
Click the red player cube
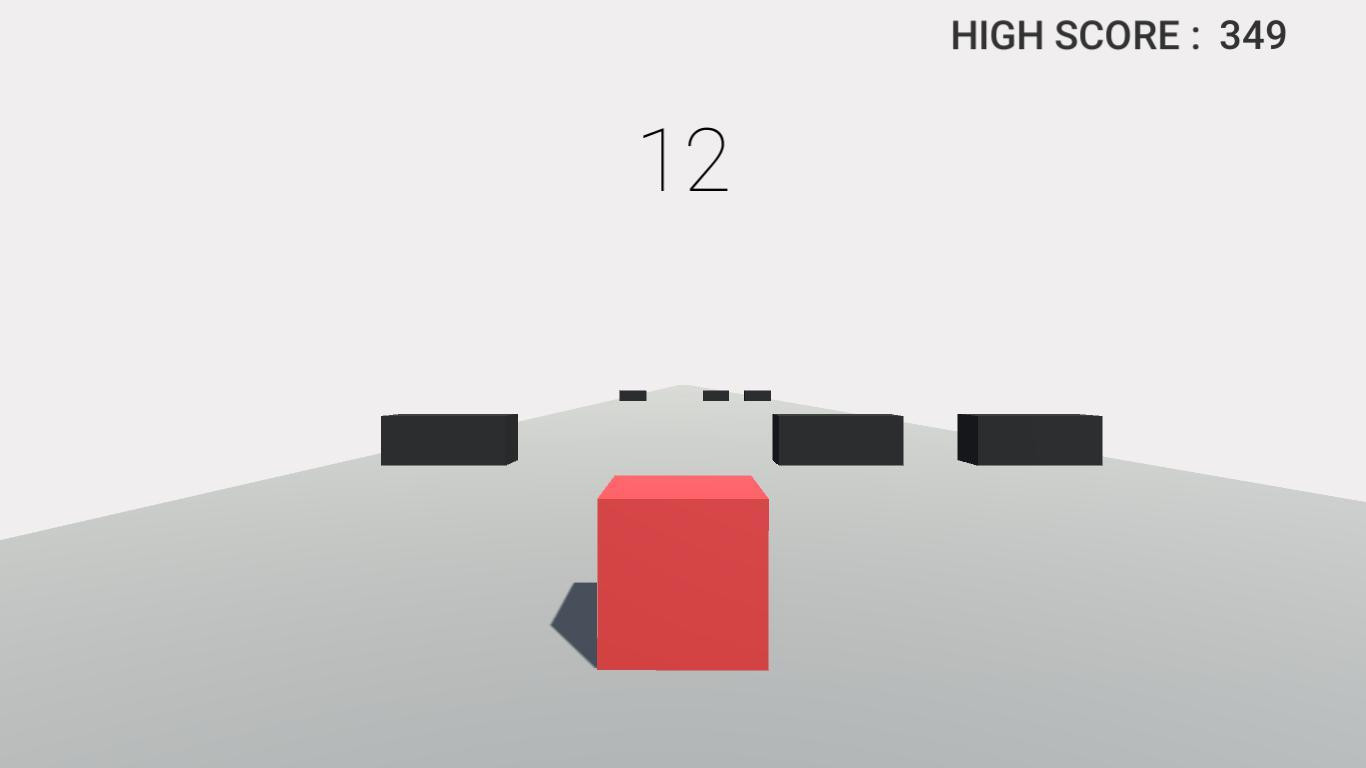point(682,575)
